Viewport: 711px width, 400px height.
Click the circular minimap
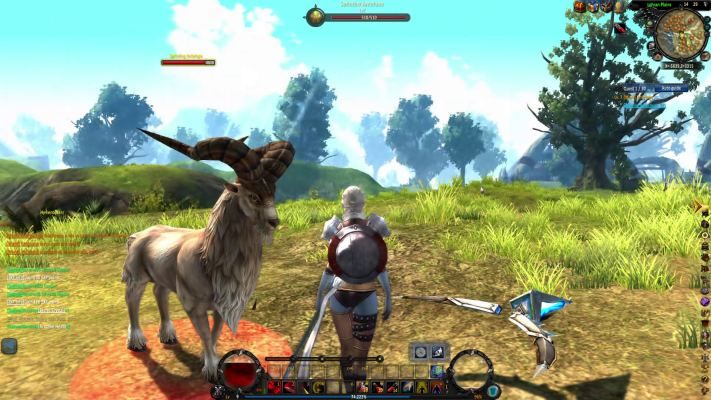coord(682,34)
